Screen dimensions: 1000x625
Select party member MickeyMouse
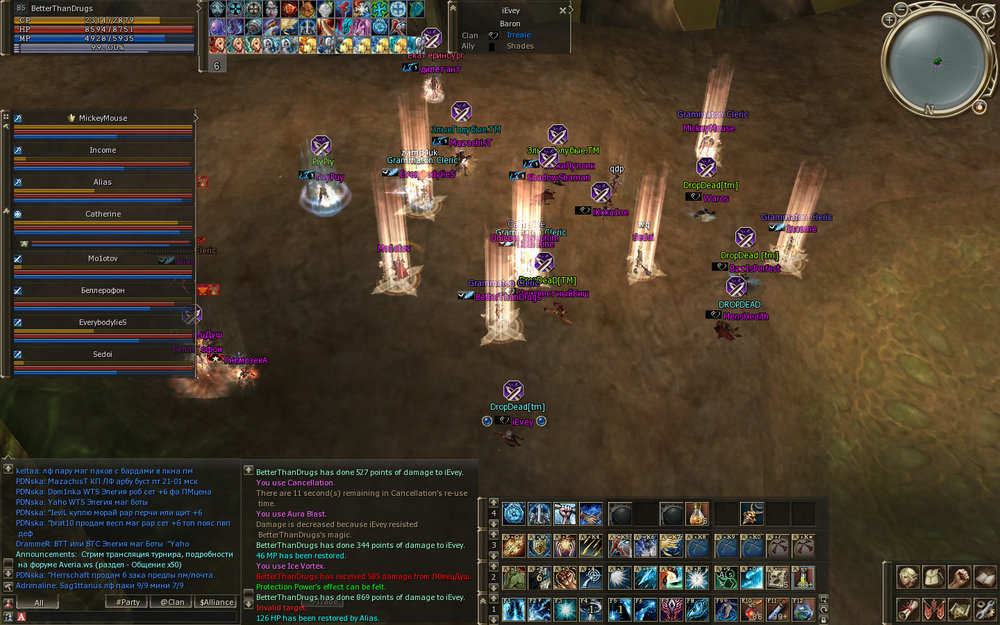point(103,118)
